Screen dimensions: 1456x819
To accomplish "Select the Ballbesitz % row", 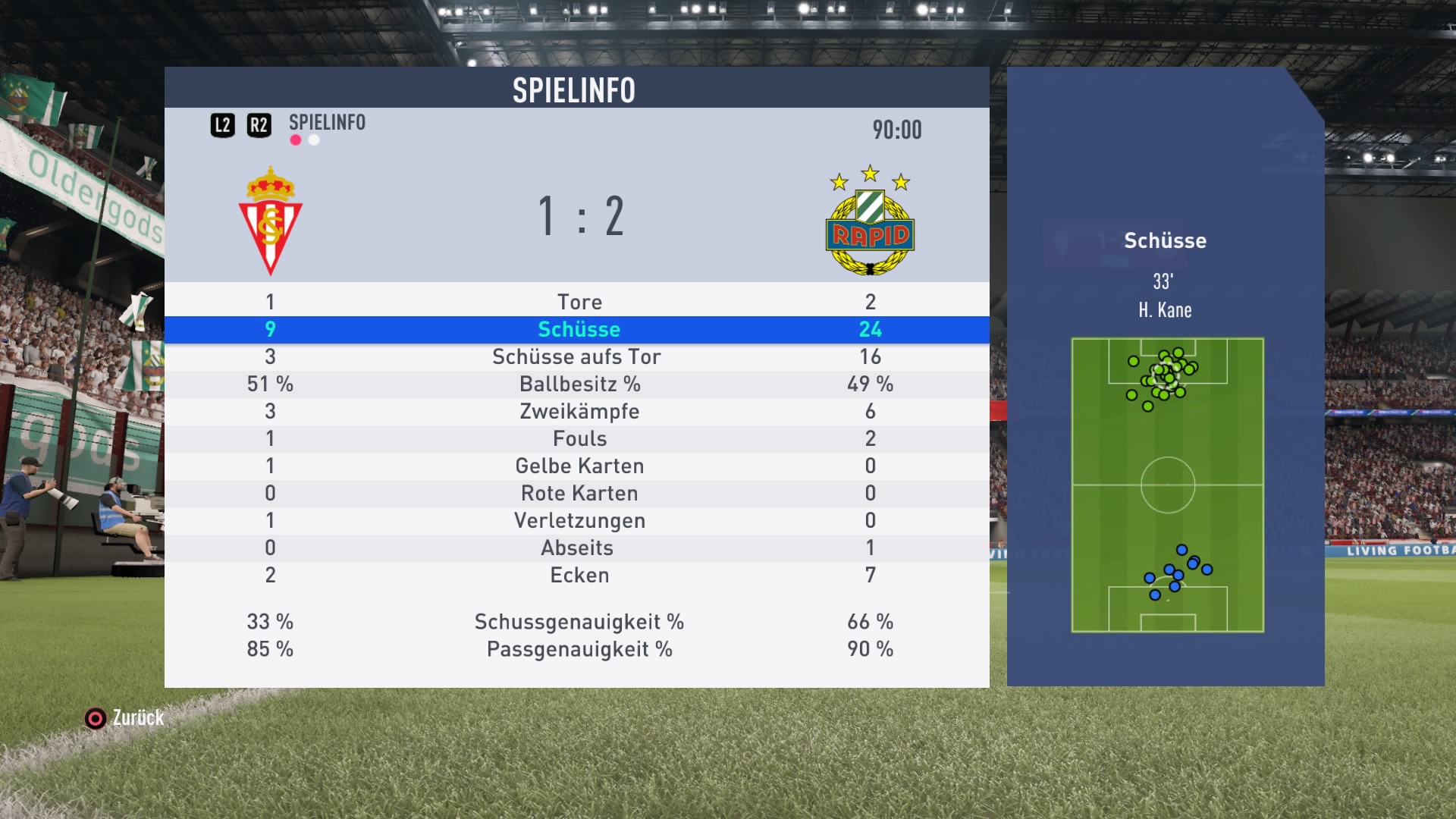I will (x=579, y=384).
